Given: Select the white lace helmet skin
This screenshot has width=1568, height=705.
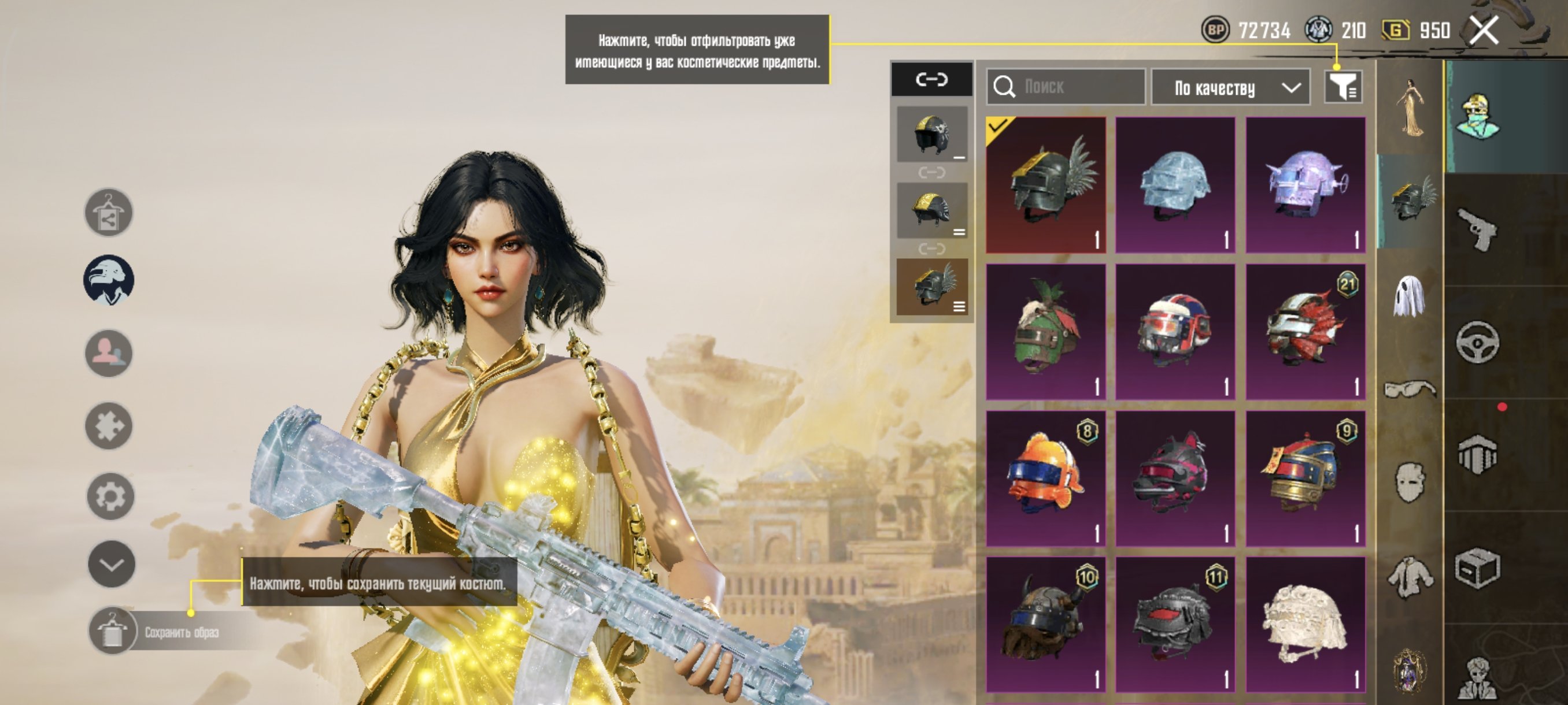Looking at the screenshot, I should click(x=1306, y=624).
